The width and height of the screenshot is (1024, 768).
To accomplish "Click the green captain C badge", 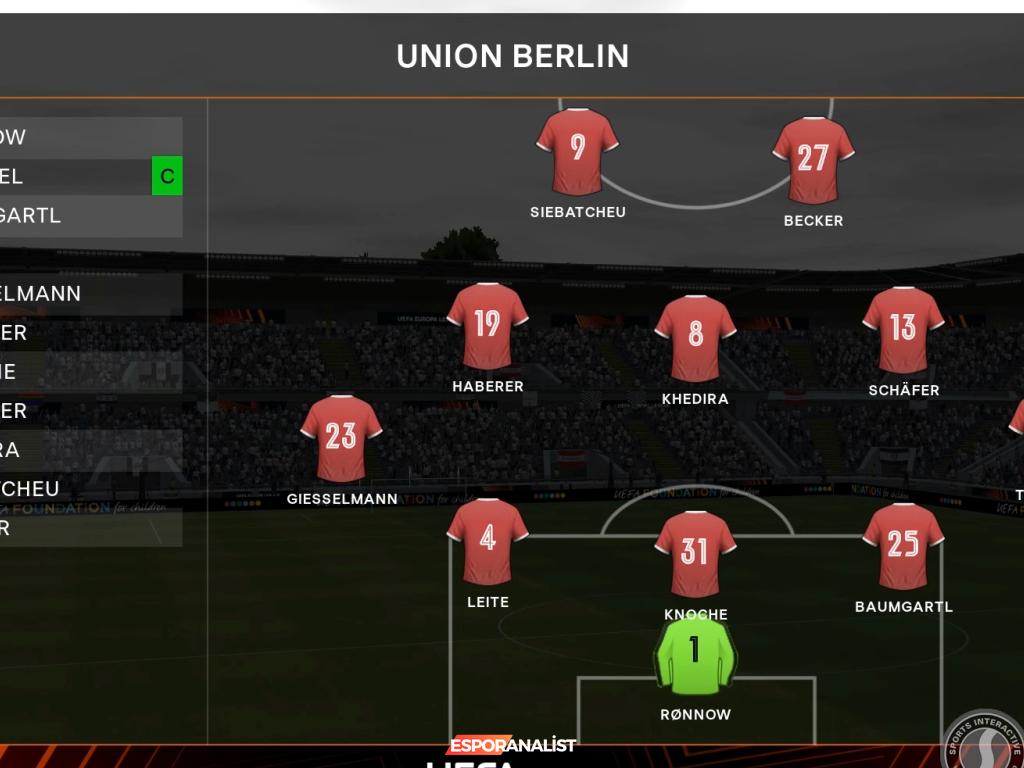I will click(167, 177).
